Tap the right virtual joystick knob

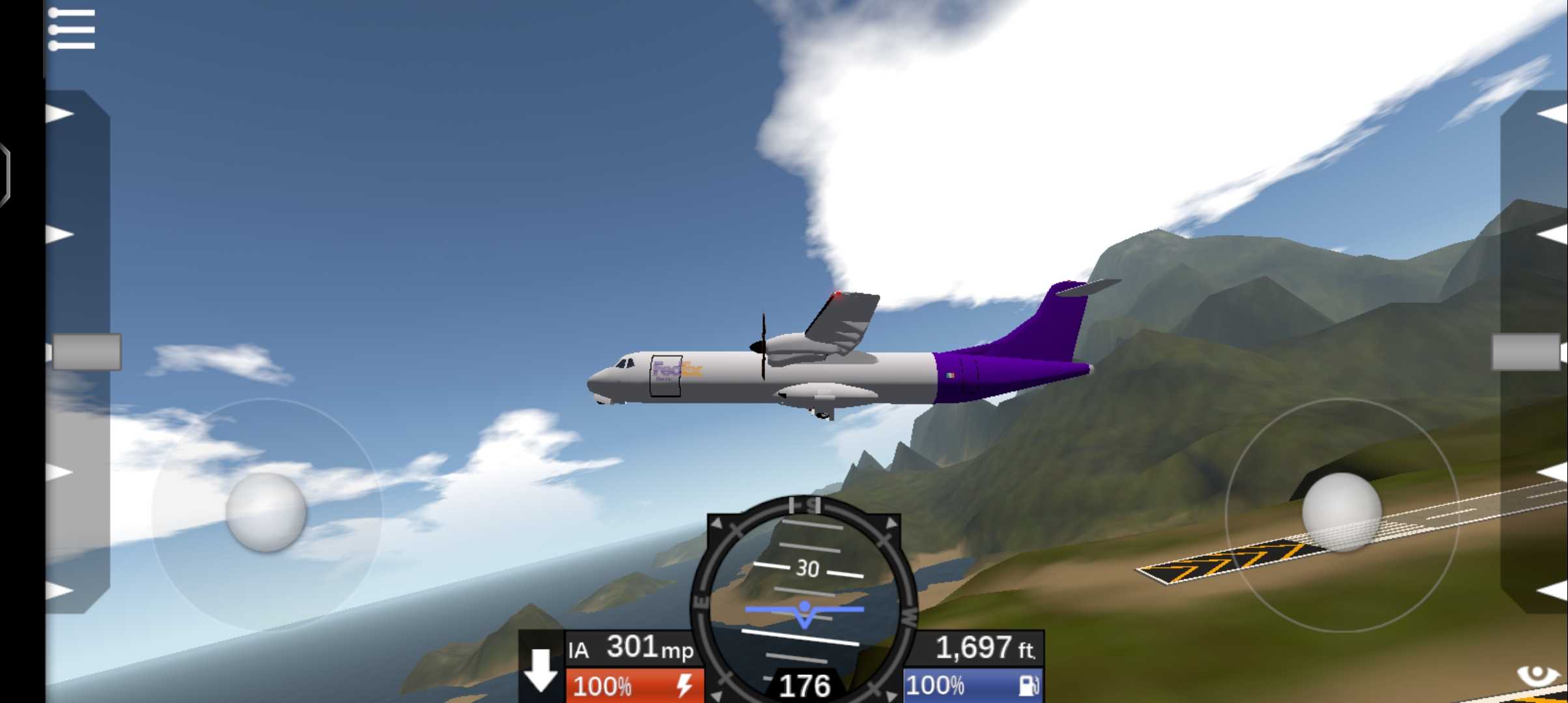(x=1341, y=513)
